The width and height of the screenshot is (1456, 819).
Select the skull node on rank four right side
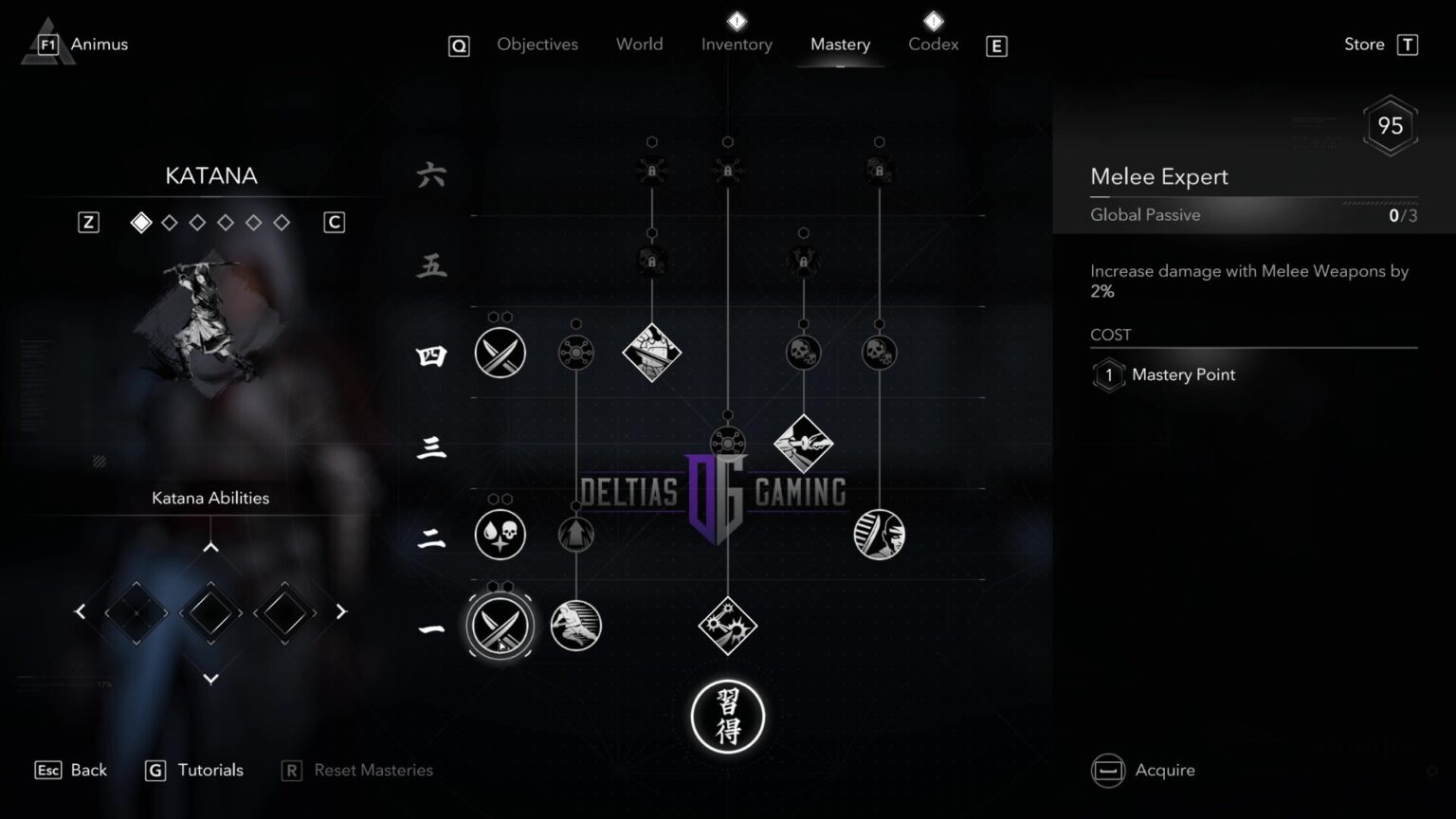click(879, 351)
